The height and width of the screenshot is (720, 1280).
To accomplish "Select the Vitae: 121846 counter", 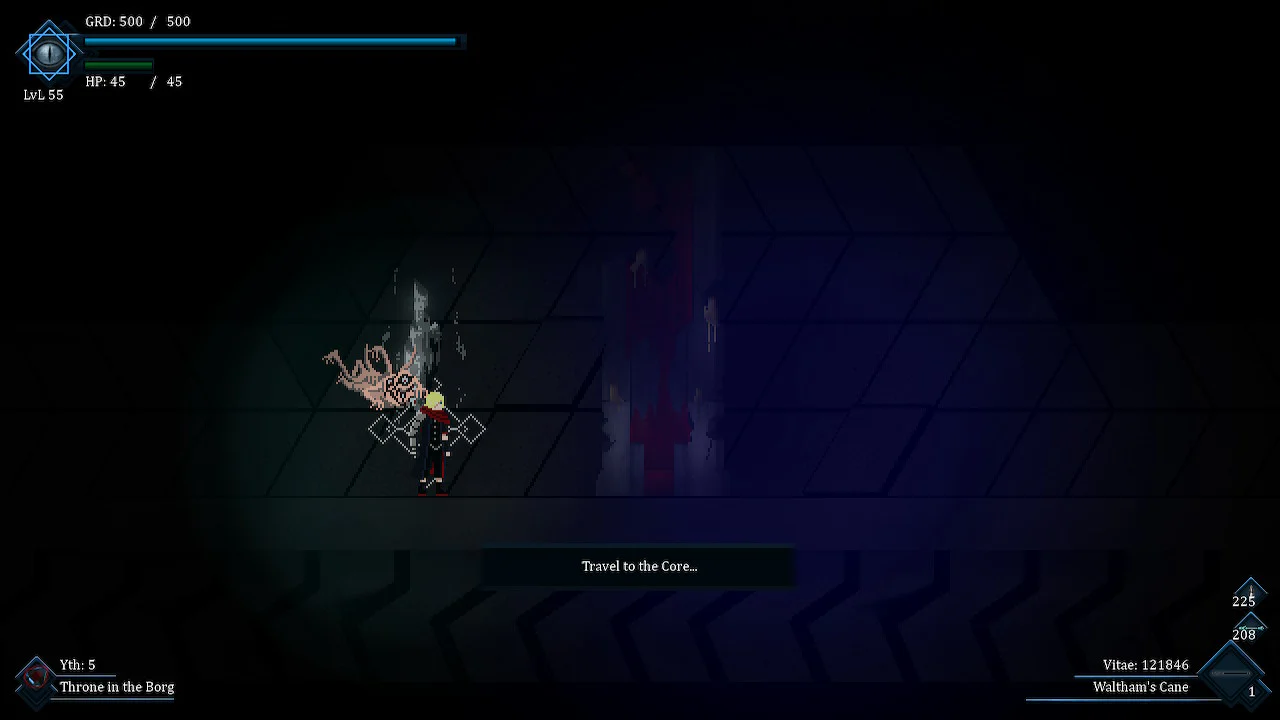I will [x=1144, y=664].
